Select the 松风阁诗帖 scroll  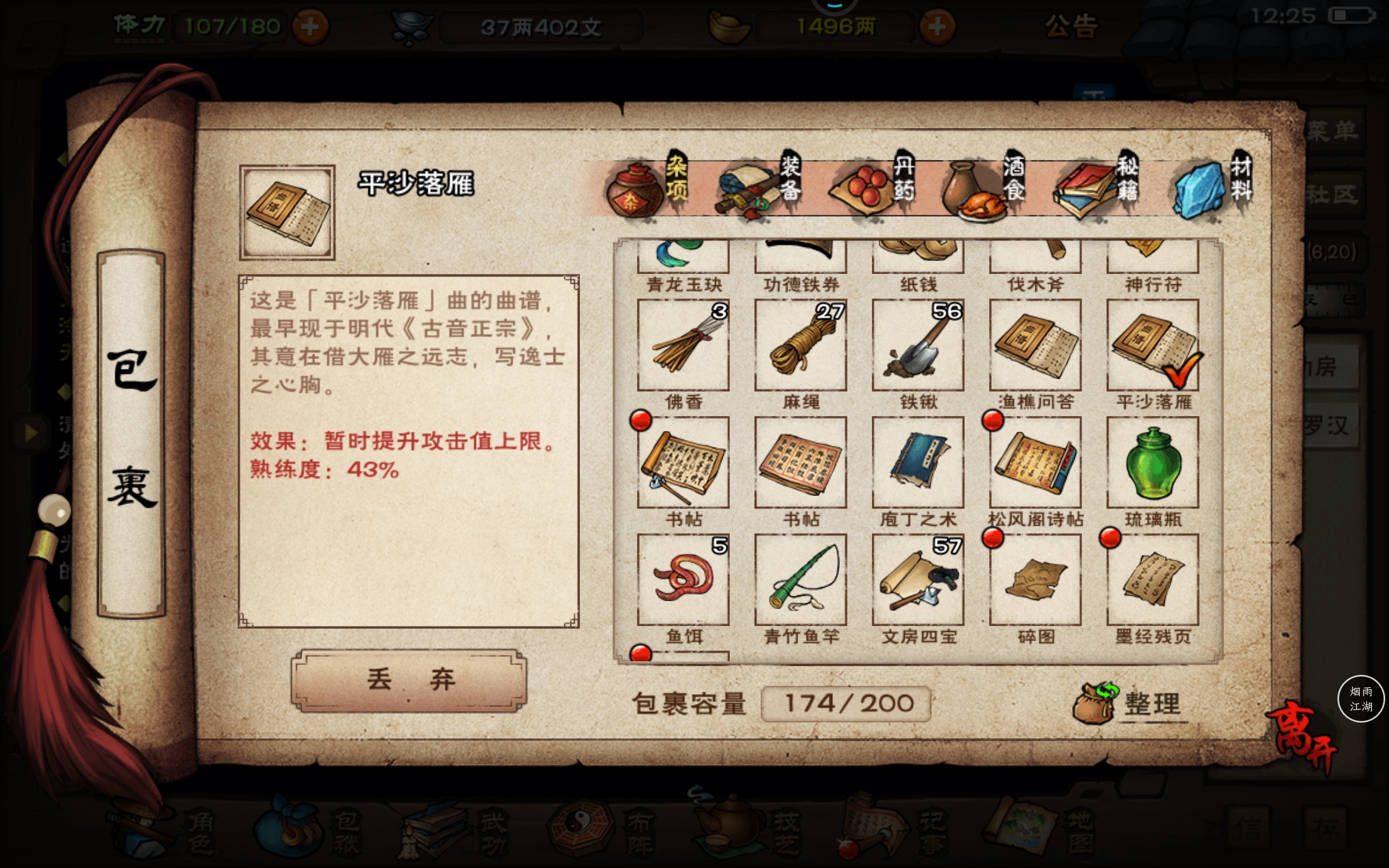point(1035,463)
